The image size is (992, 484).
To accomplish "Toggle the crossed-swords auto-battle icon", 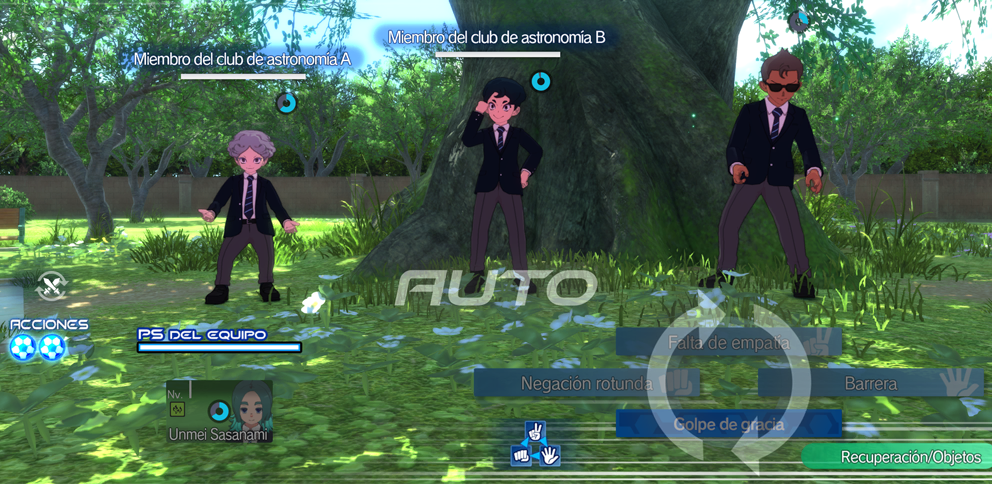I will [x=50, y=286].
